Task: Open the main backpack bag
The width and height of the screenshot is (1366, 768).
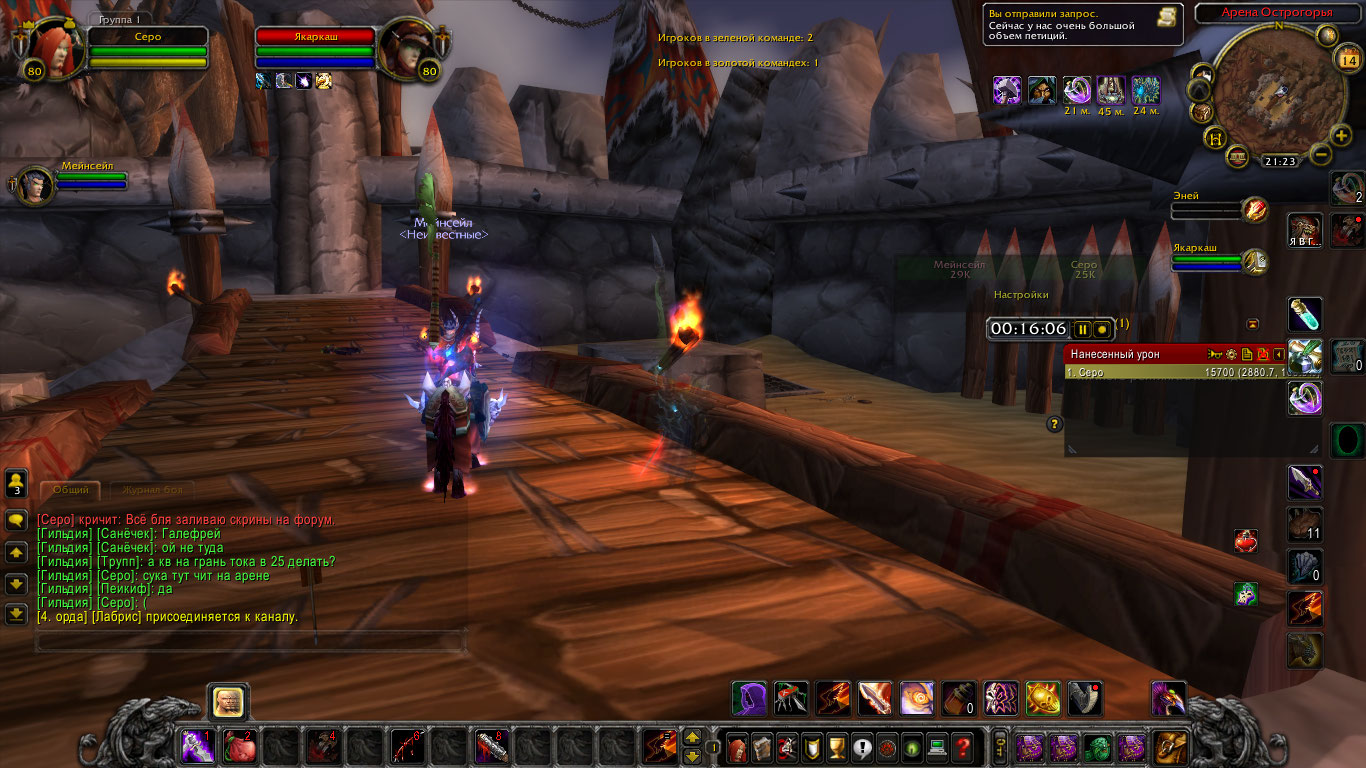Action: tap(1169, 747)
